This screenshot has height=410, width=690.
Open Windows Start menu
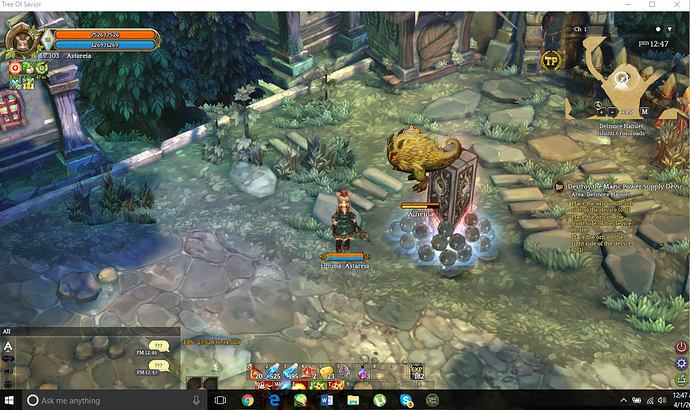pyautogui.click(x=10, y=400)
